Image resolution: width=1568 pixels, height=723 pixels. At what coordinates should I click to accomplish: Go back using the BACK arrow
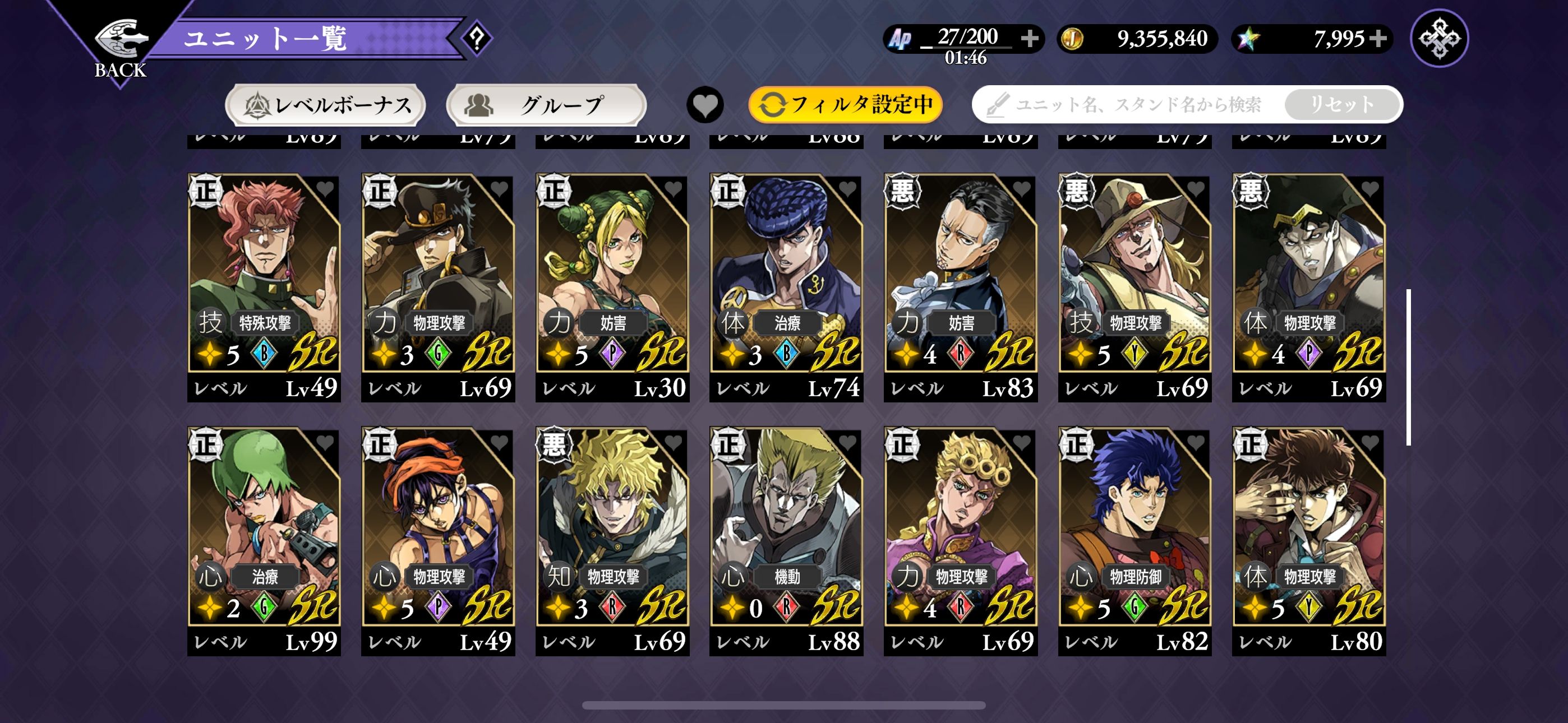(121, 45)
